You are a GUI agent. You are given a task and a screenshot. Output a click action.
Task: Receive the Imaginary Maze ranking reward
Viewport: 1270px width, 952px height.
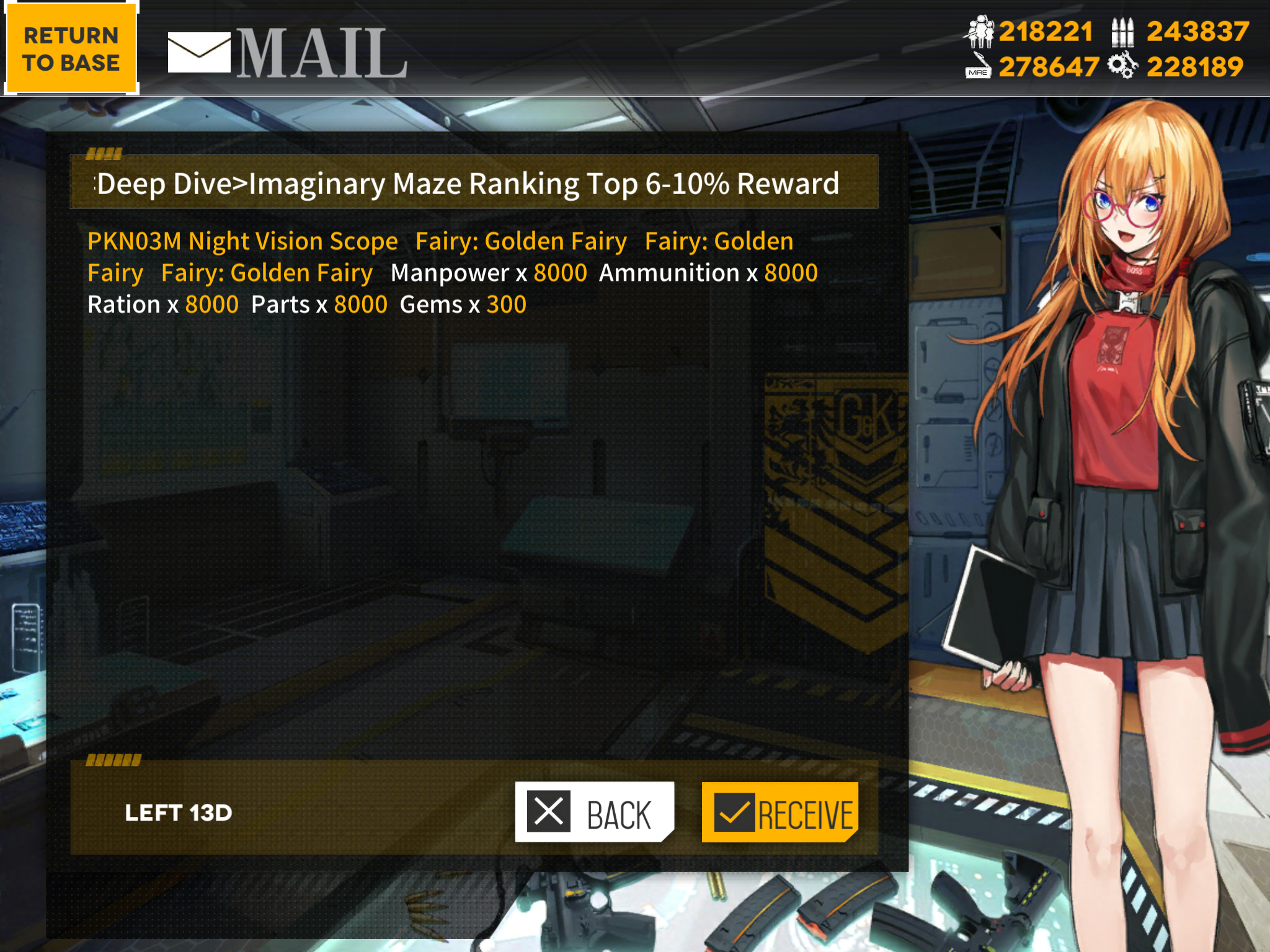pos(779,812)
